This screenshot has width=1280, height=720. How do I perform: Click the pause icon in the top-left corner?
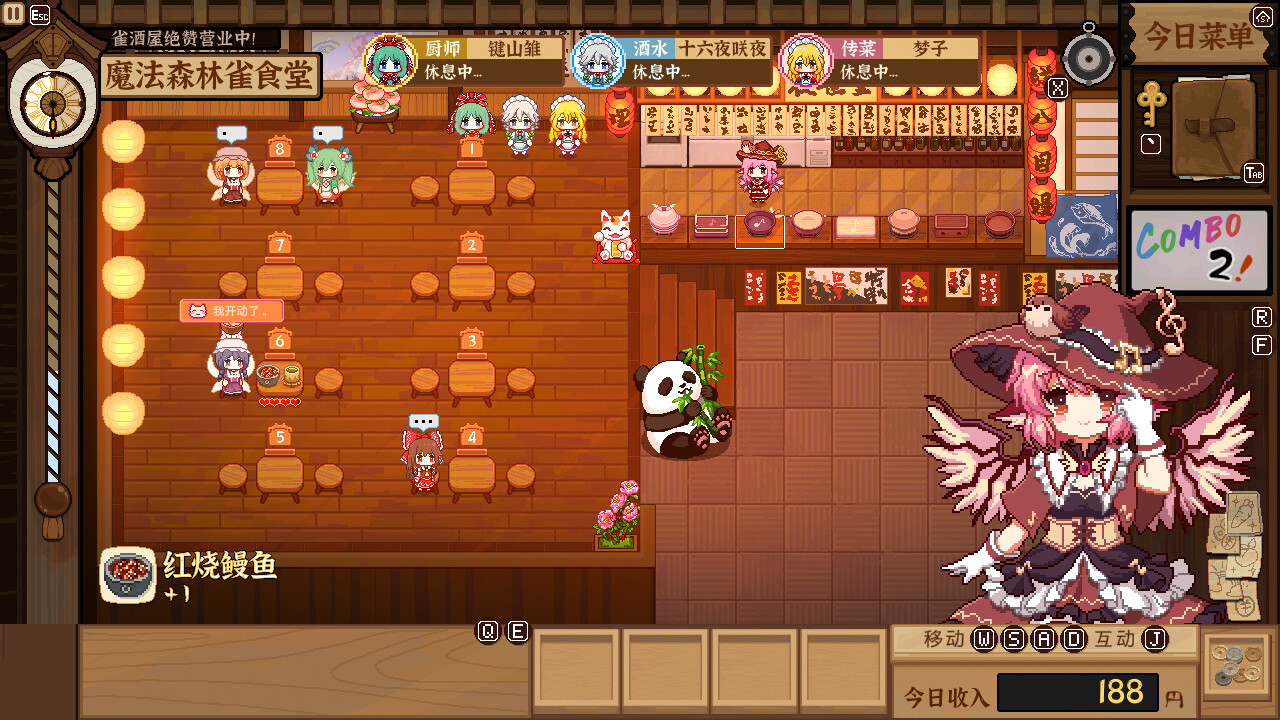14,14
